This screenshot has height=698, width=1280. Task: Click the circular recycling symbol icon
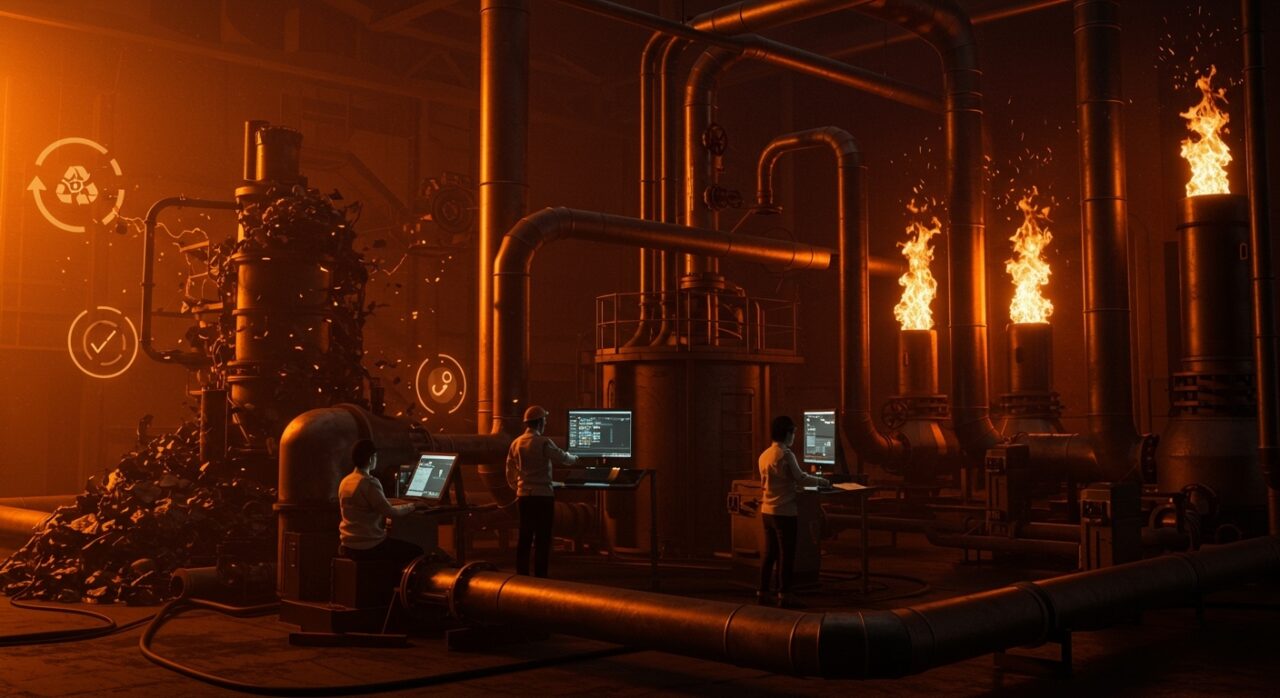tap(76, 185)
